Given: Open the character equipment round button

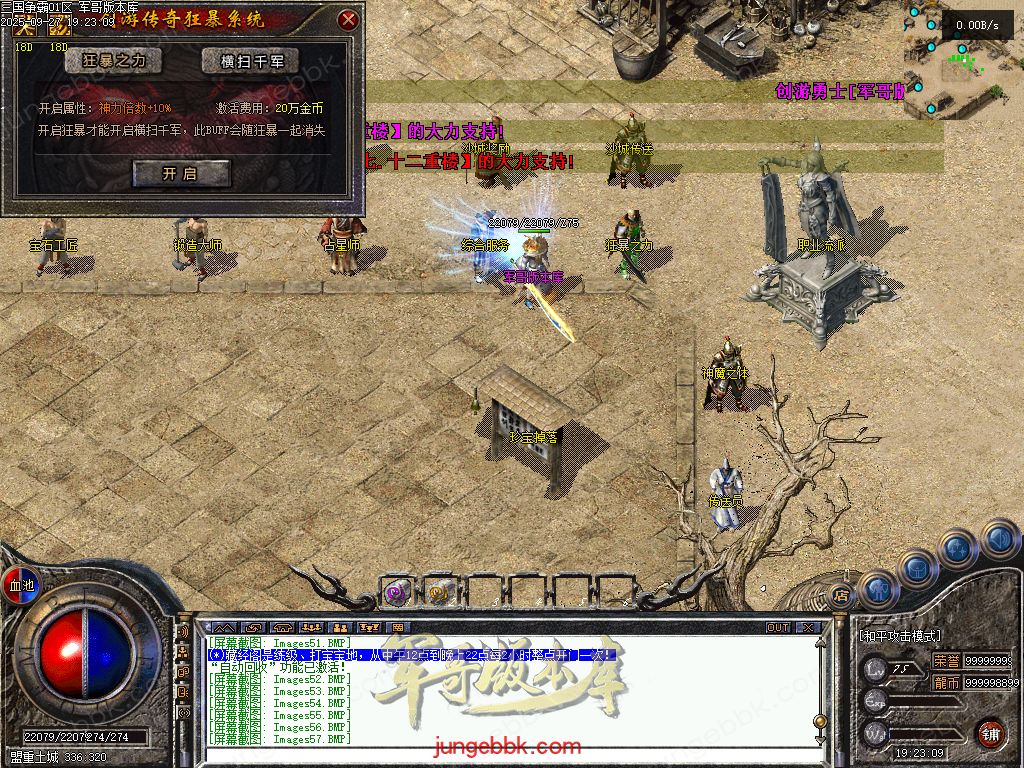Looking at the screenshot, I should click(877, 588).
